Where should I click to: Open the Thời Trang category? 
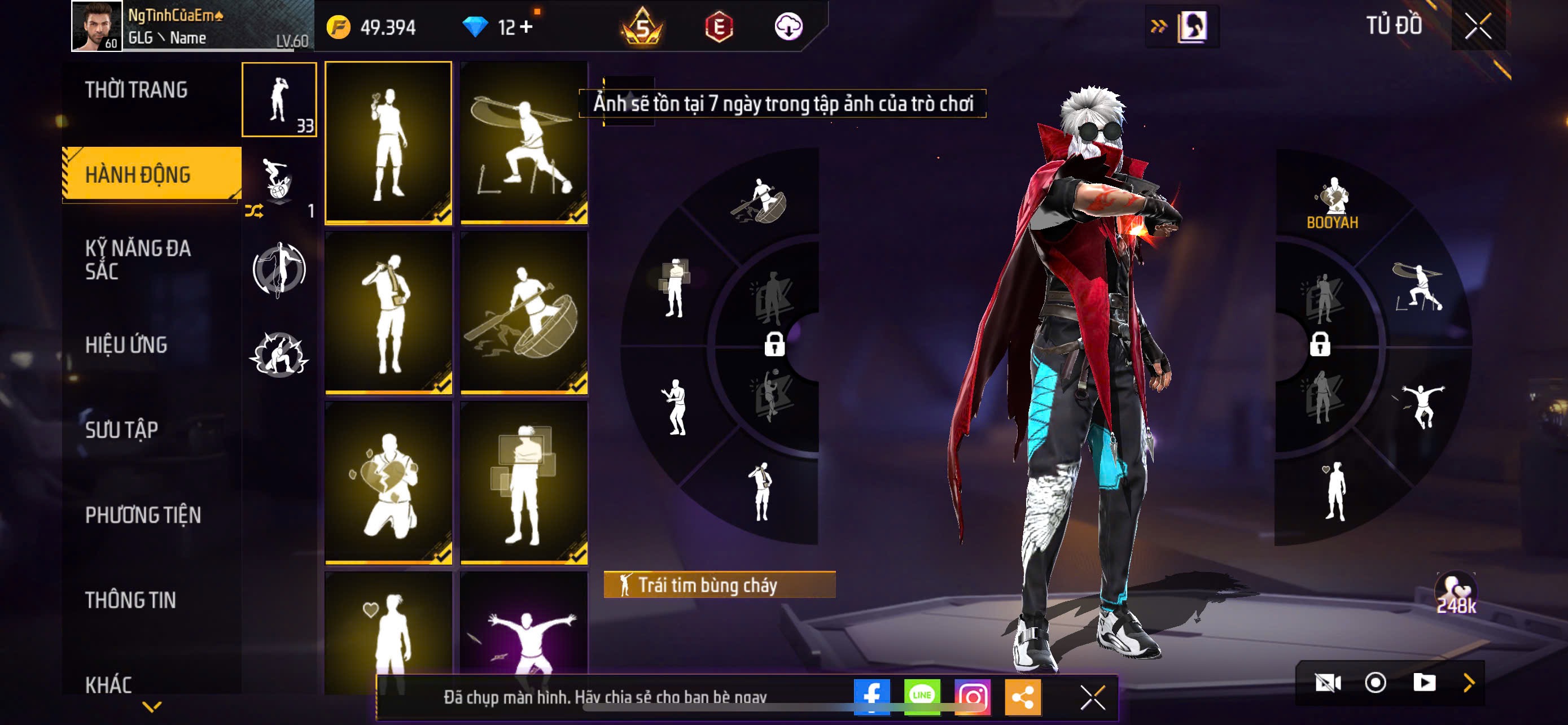pos(137,90)
